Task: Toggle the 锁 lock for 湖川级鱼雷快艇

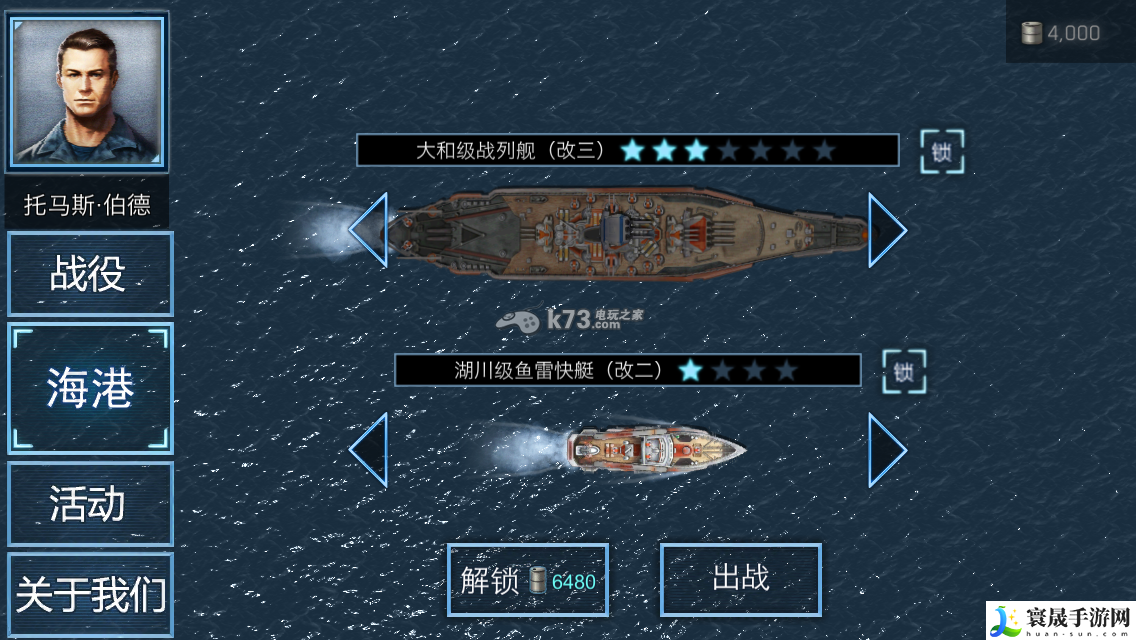Action: 904,372
